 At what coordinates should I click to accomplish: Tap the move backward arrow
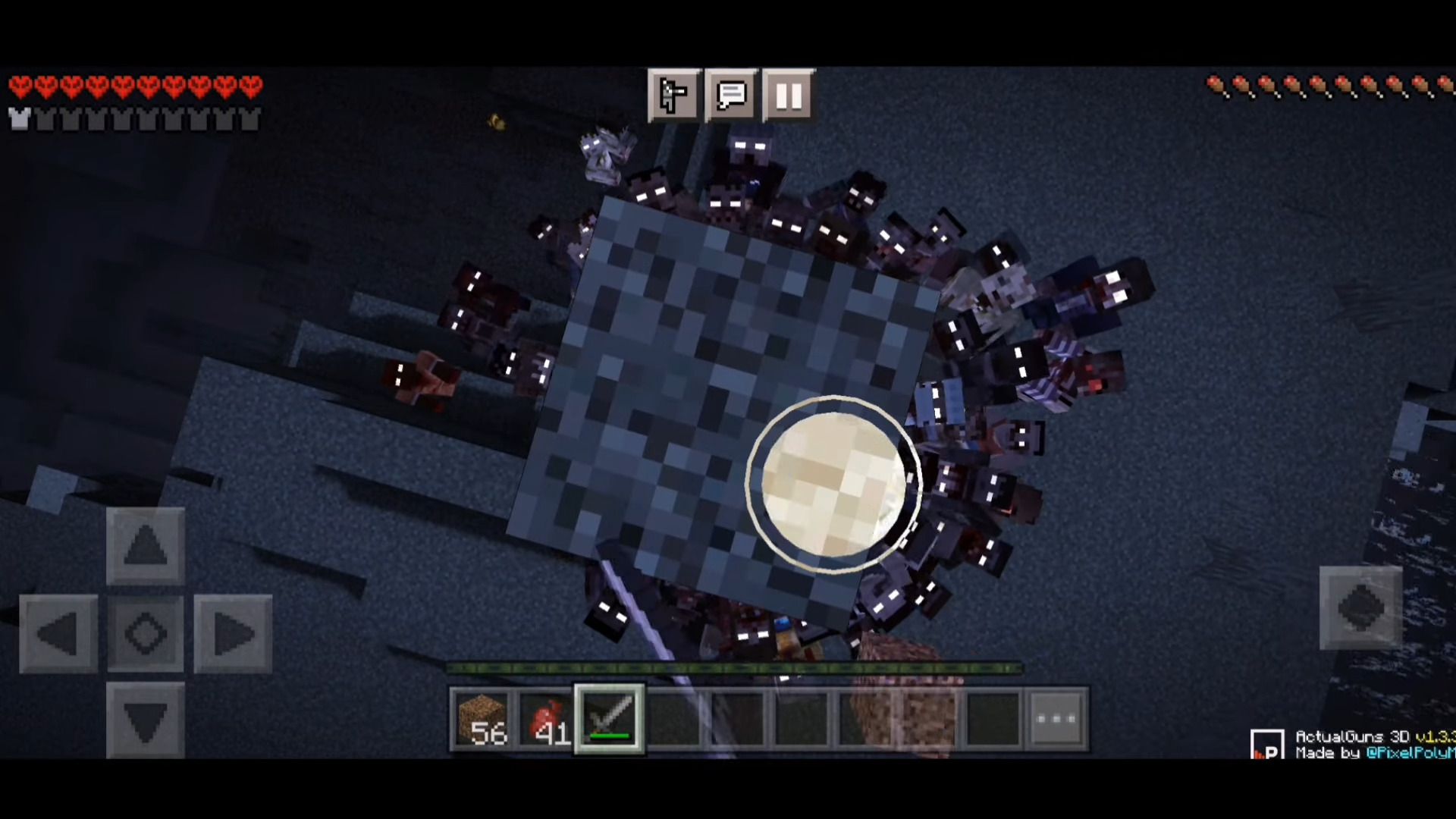pos(145,720)
